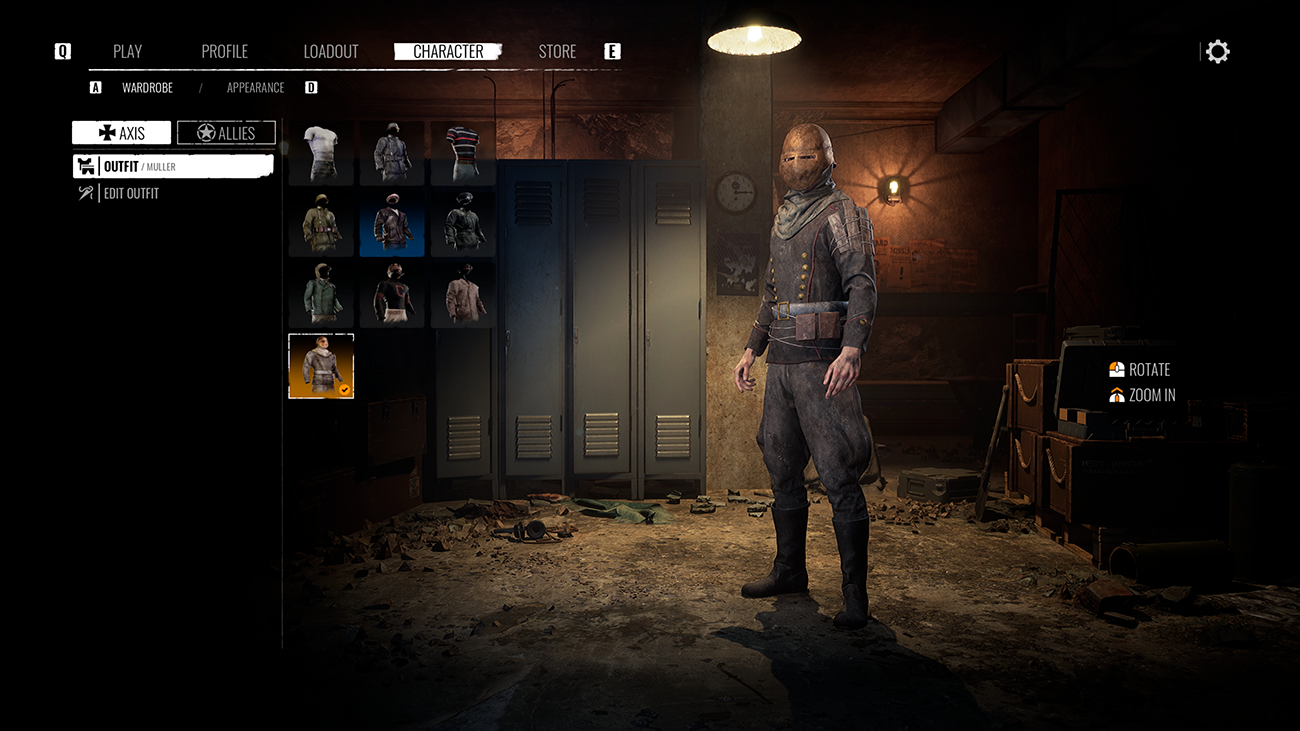1300x731 pixels.
Task: Toggle faction to ALLIES
Action: 226,131
